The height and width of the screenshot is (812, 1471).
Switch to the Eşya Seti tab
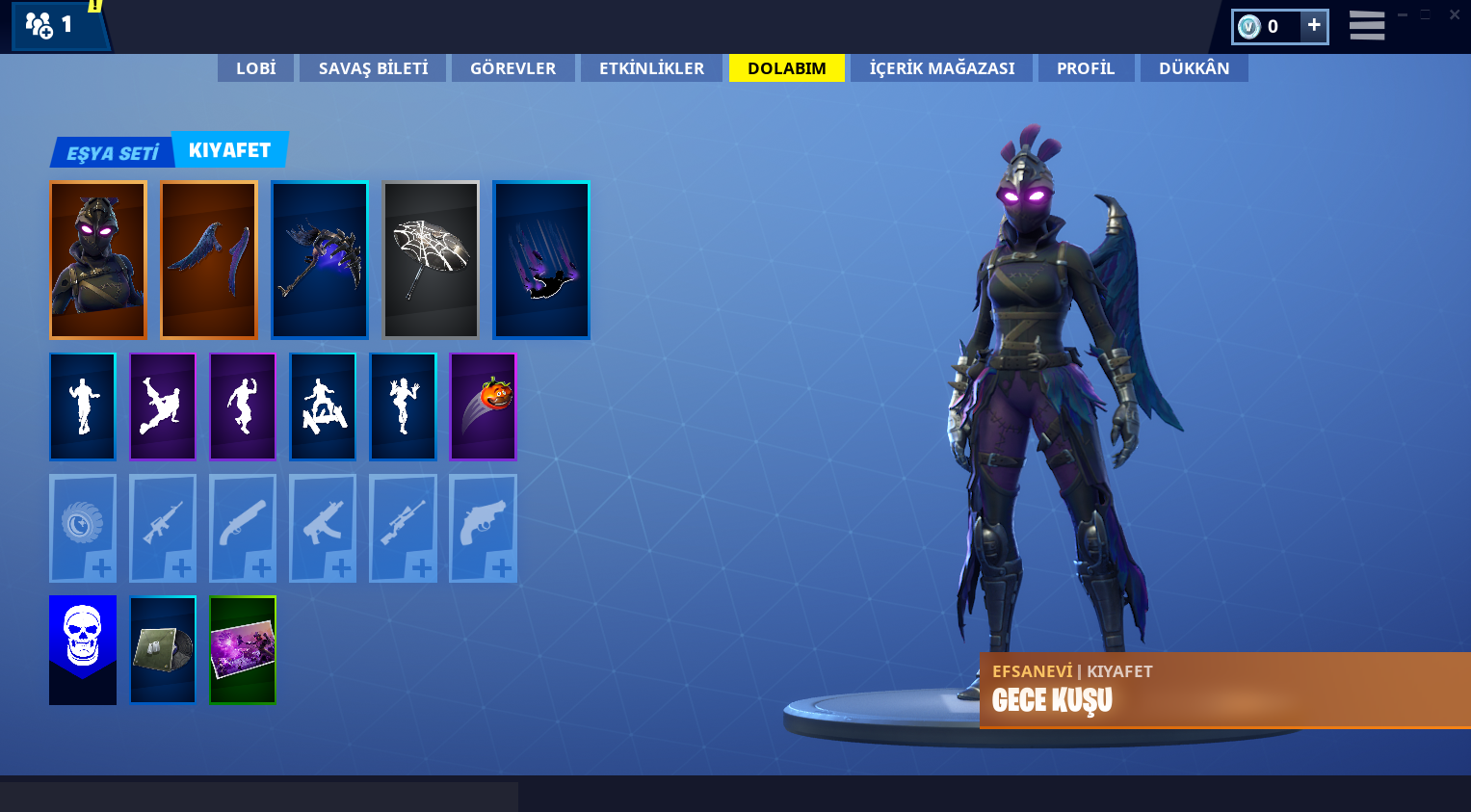[112, 152]
